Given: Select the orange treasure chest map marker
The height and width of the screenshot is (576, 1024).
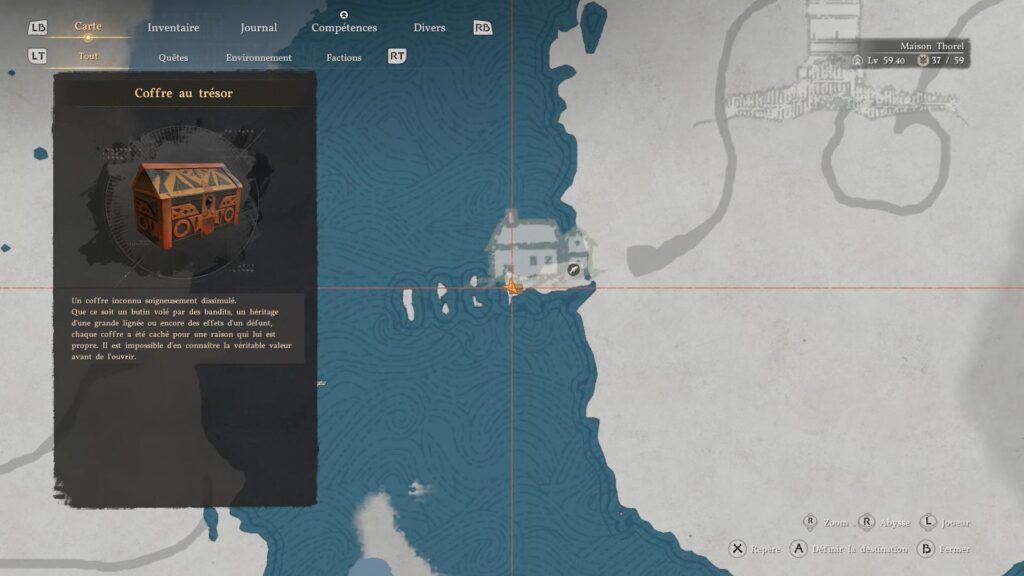Looking at the screenshot, I should [512, 288].
